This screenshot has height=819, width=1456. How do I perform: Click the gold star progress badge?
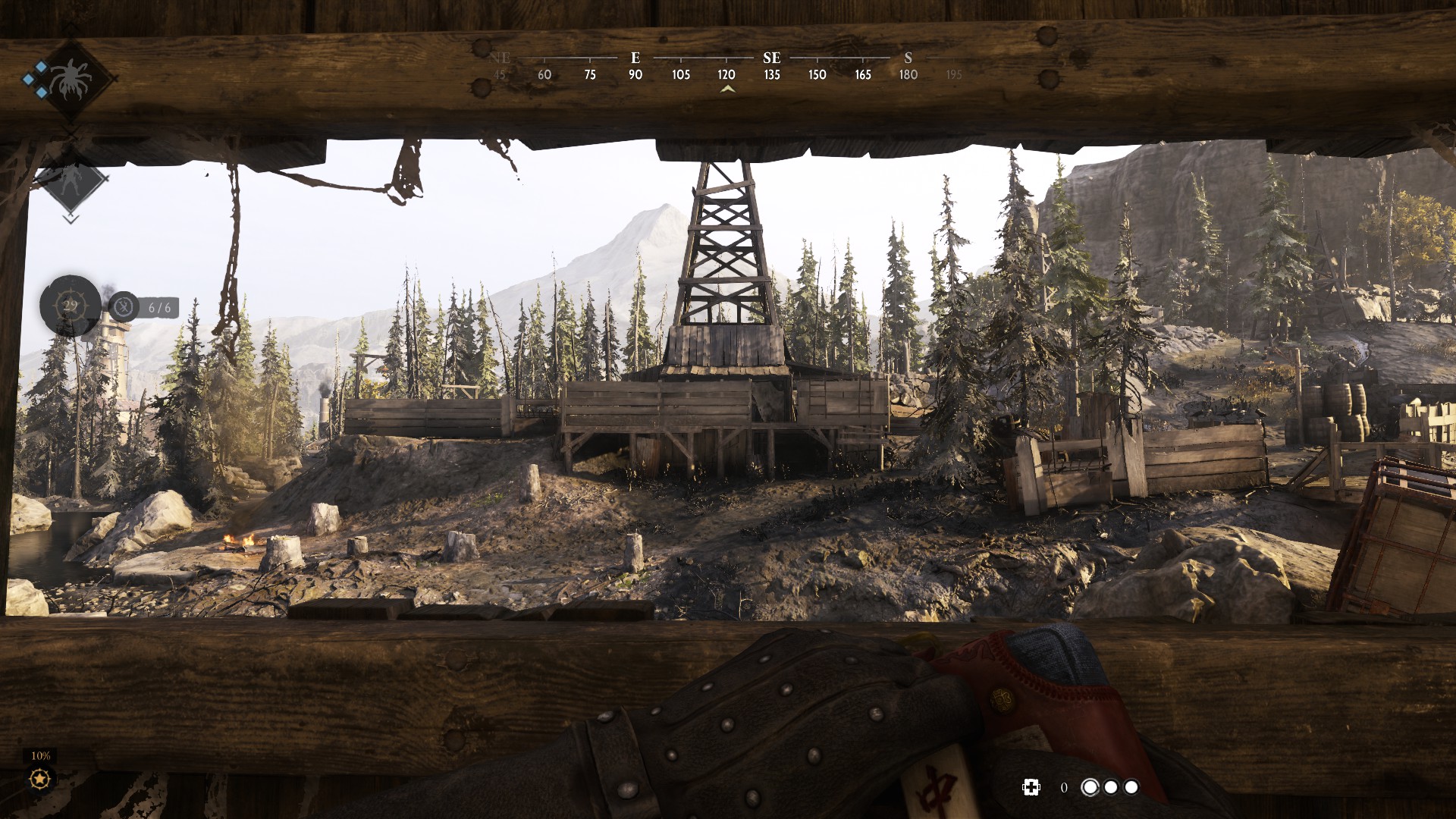click(40, 779)
